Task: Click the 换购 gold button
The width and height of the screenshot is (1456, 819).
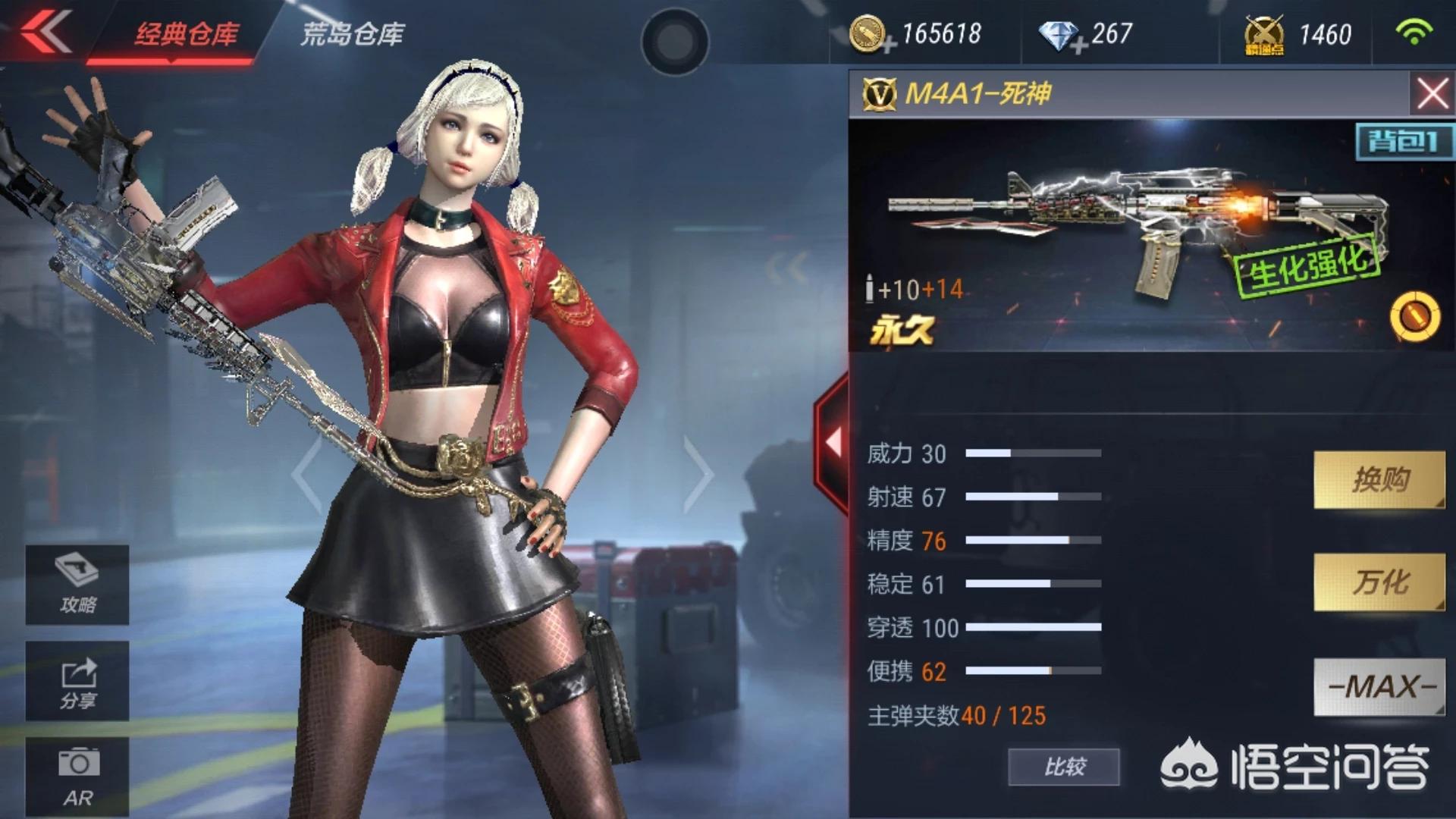Action: point(1379,479)
